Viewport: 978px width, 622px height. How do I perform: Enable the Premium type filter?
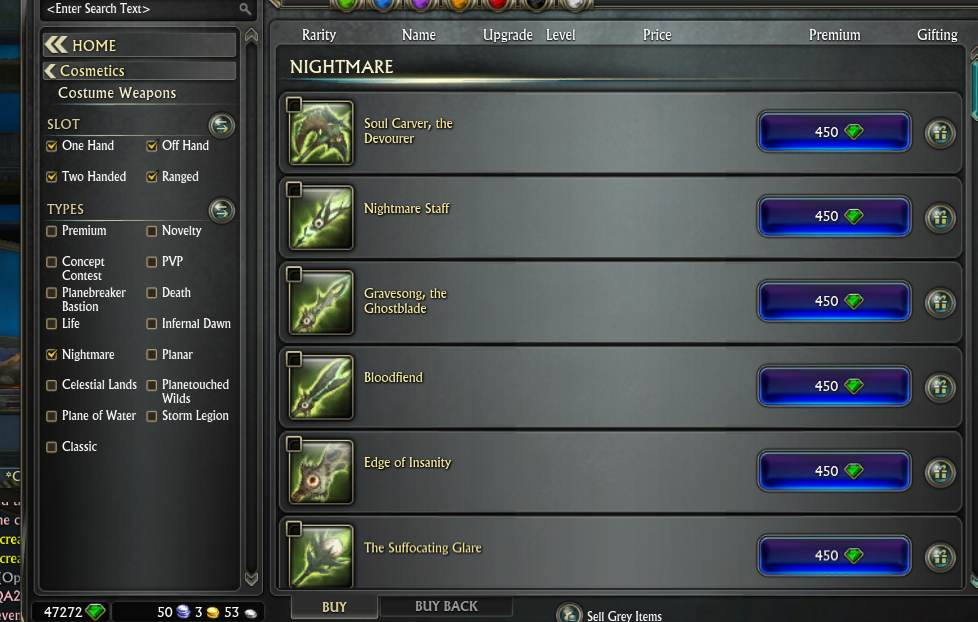tap(52, 231)
